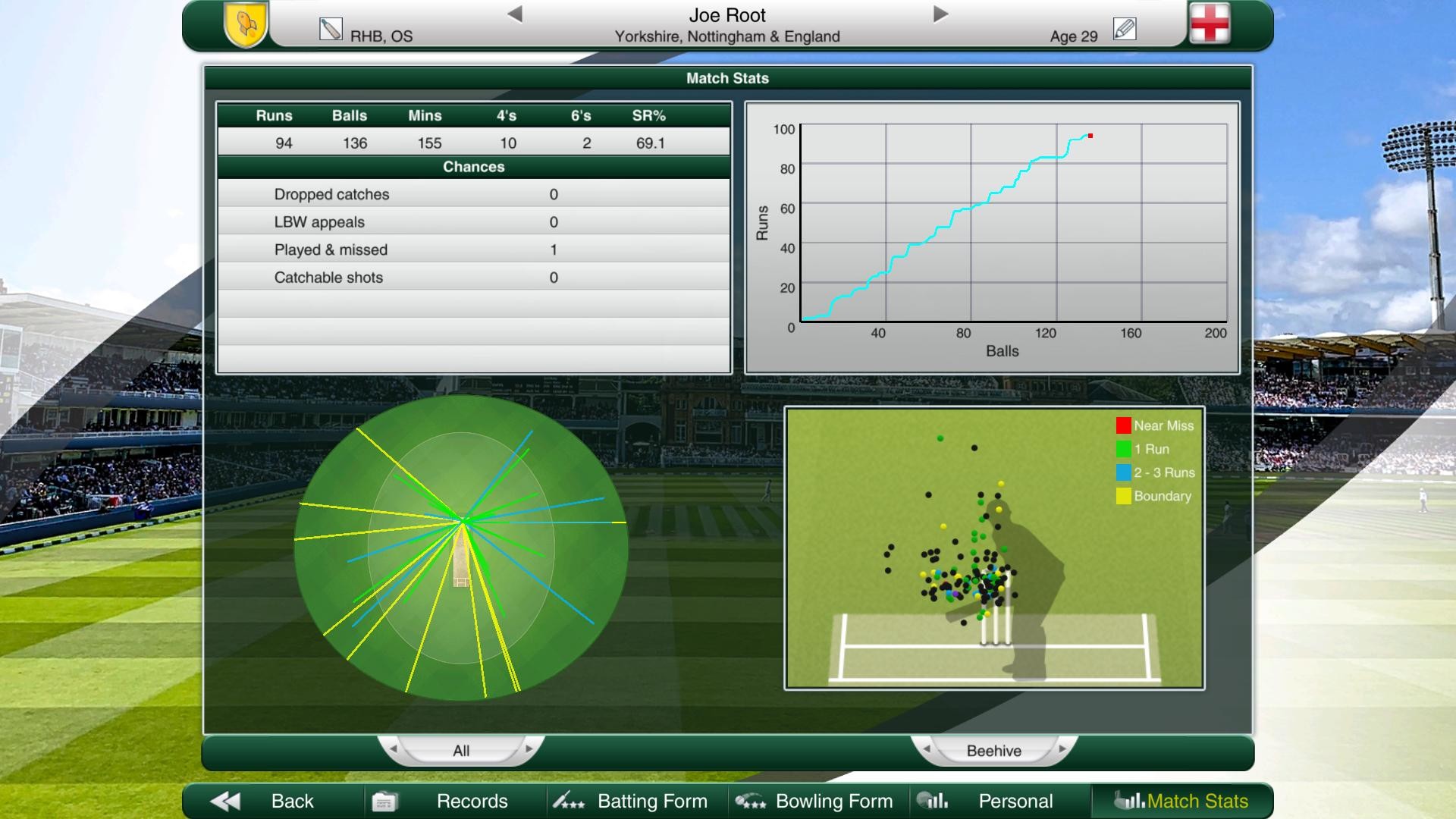
Task: Click the bat icon beside Batting Form
Action: (569, 801)
